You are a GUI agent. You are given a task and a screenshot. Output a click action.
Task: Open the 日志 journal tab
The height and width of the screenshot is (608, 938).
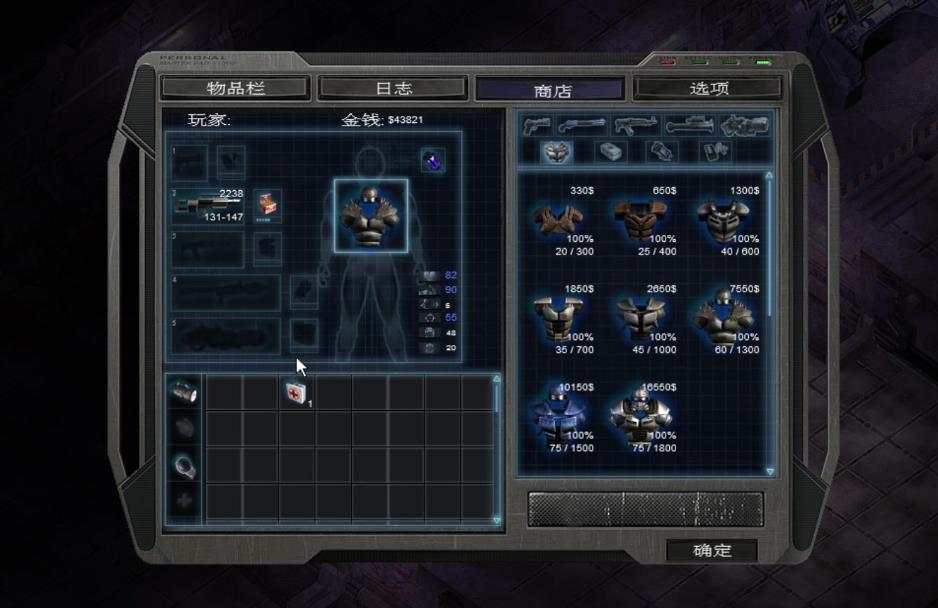(x=392, y=88)
